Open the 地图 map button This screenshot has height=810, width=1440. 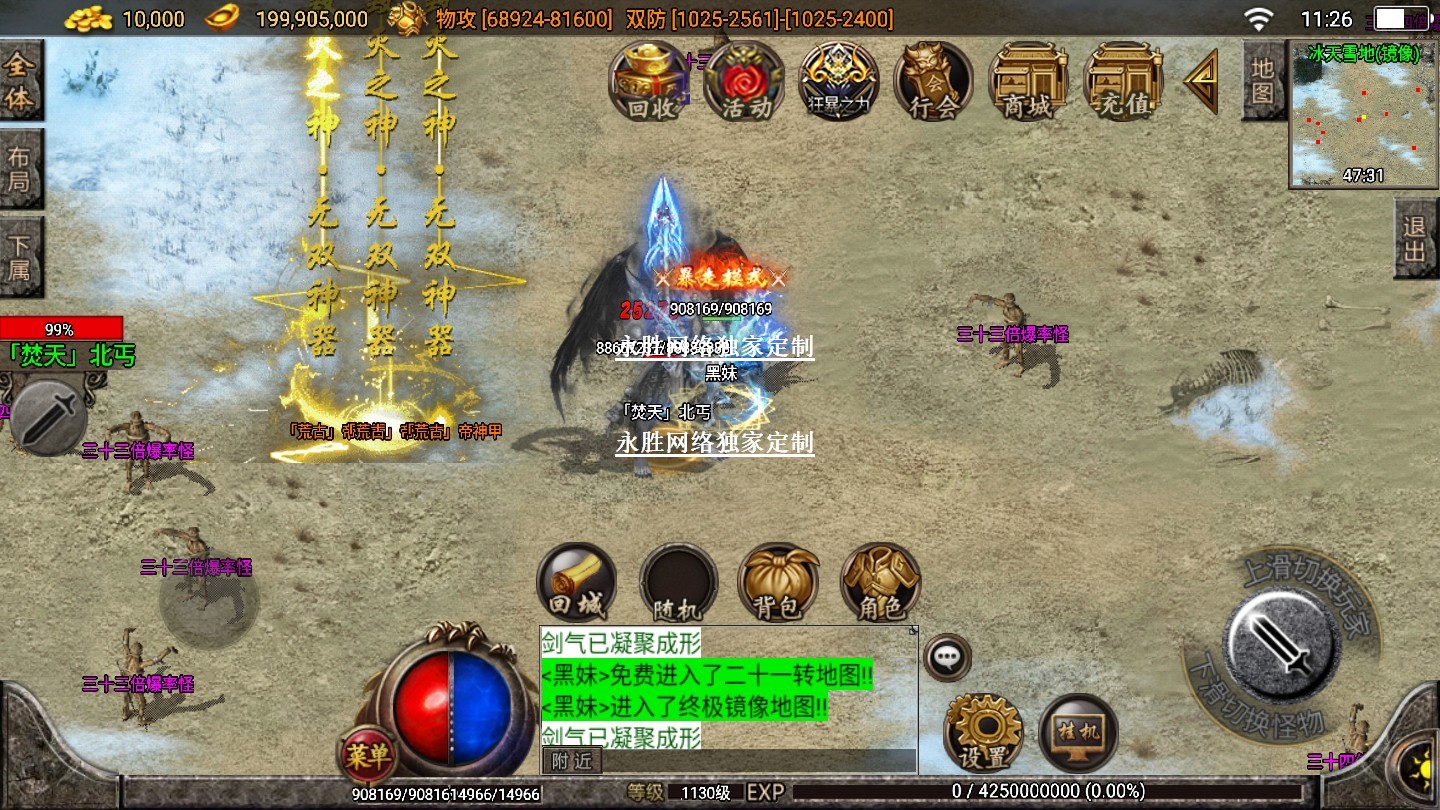point(1263,82)
